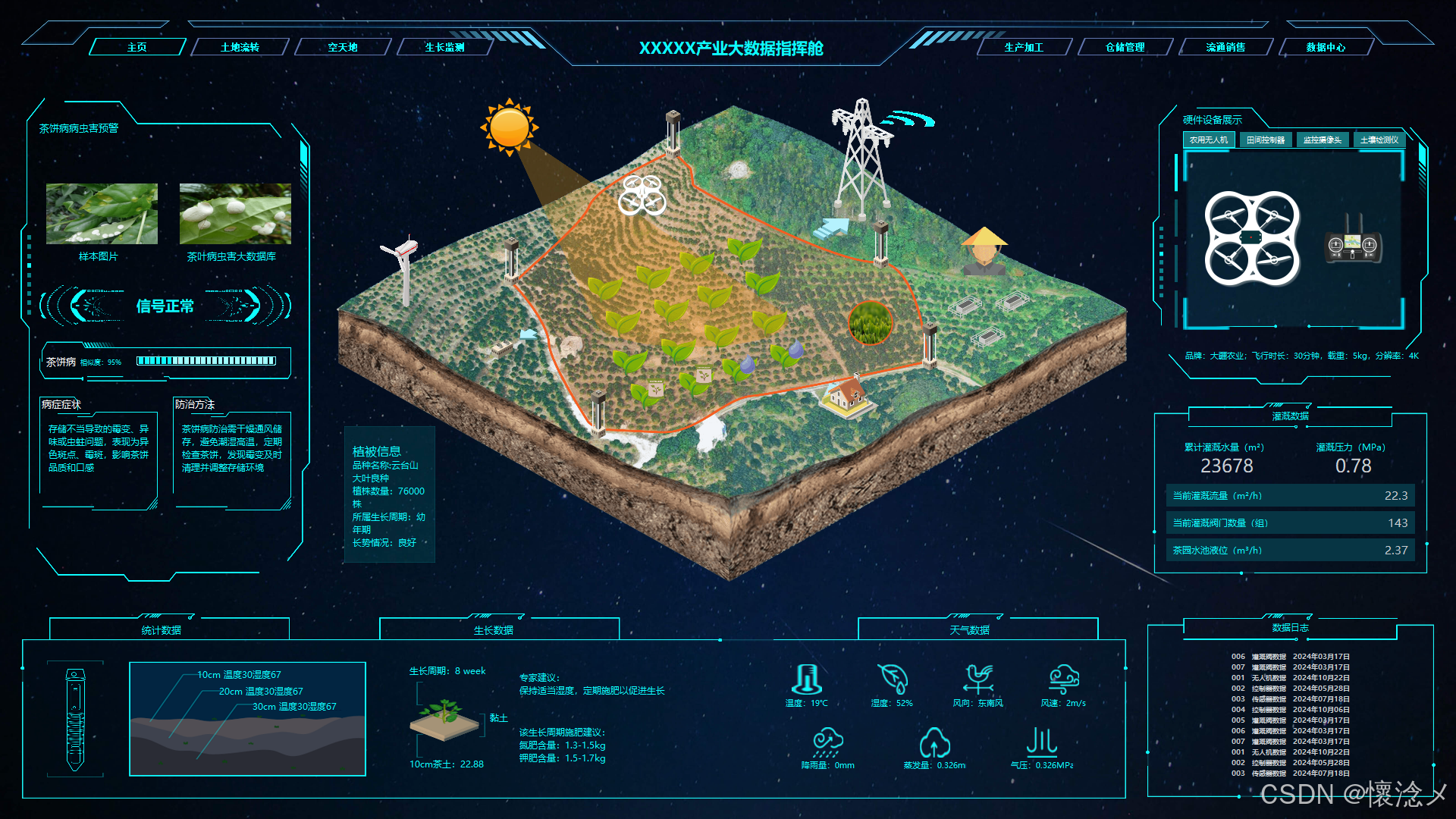Screen dimensions: 1456x819
Task: Switch to the 土地流转 tab
Action: point(240,47)
